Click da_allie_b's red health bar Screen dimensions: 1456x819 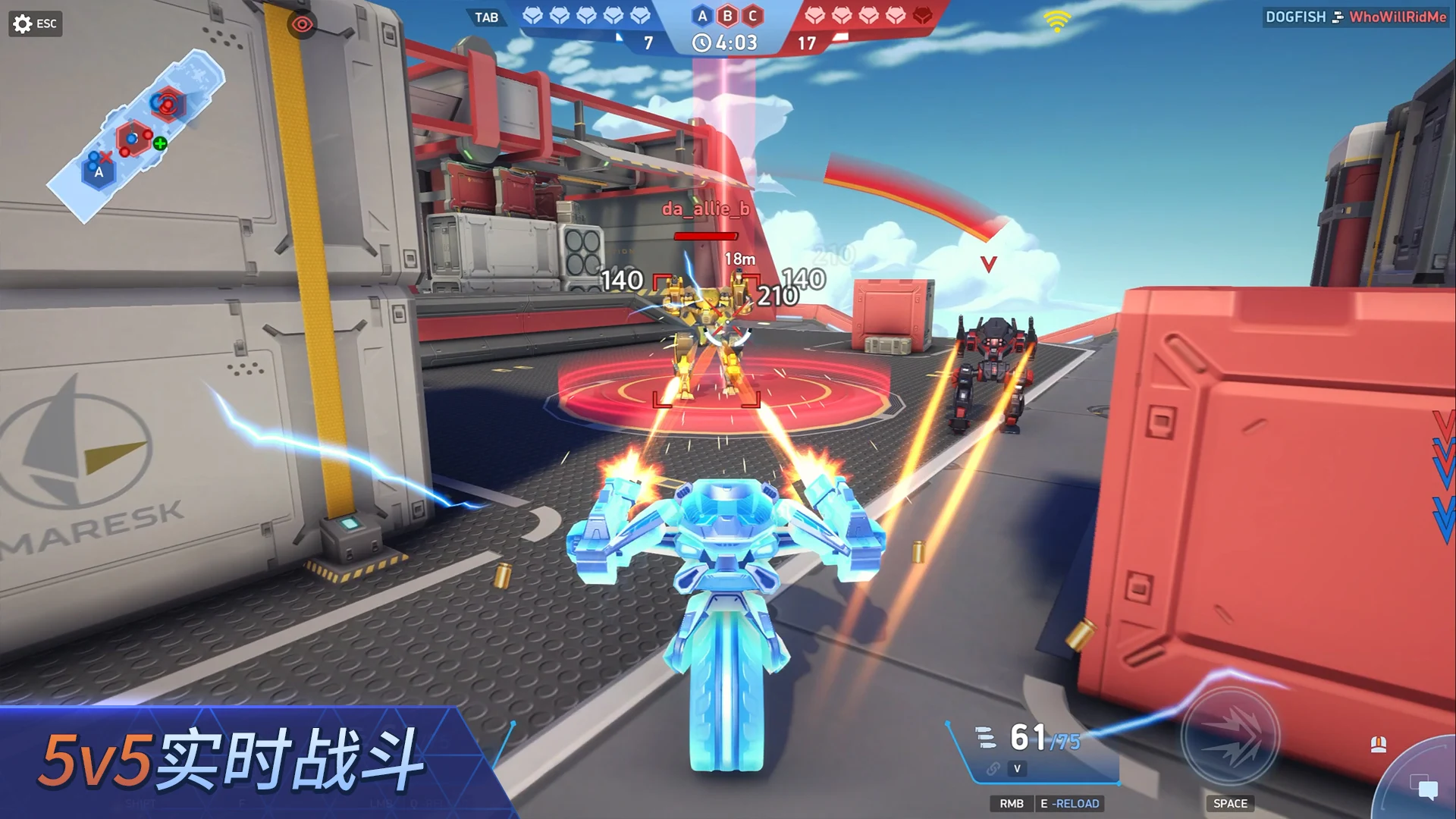pyautogui.click(x=705, y=235)
